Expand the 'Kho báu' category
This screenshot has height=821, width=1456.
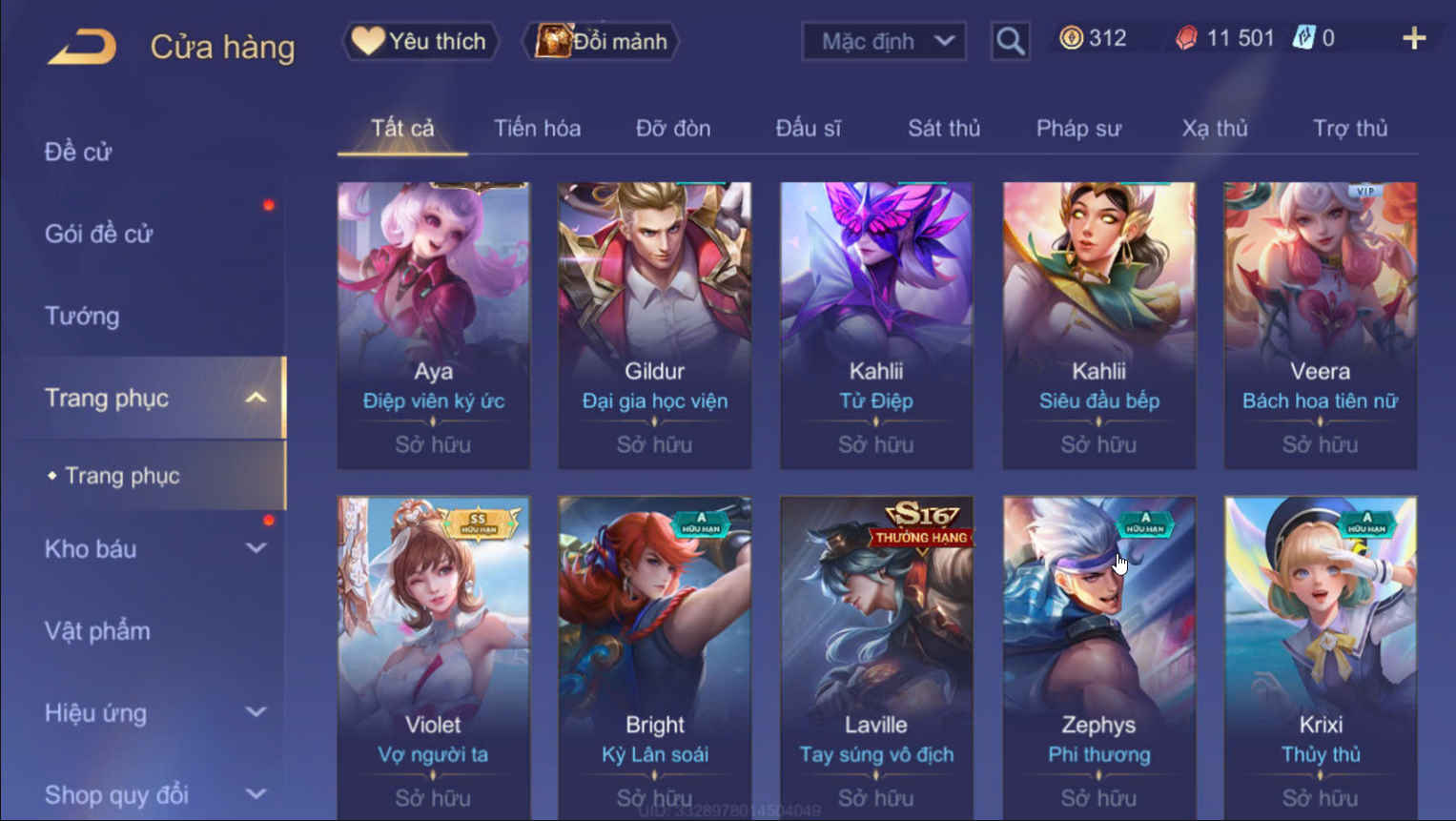click(255, 548)
